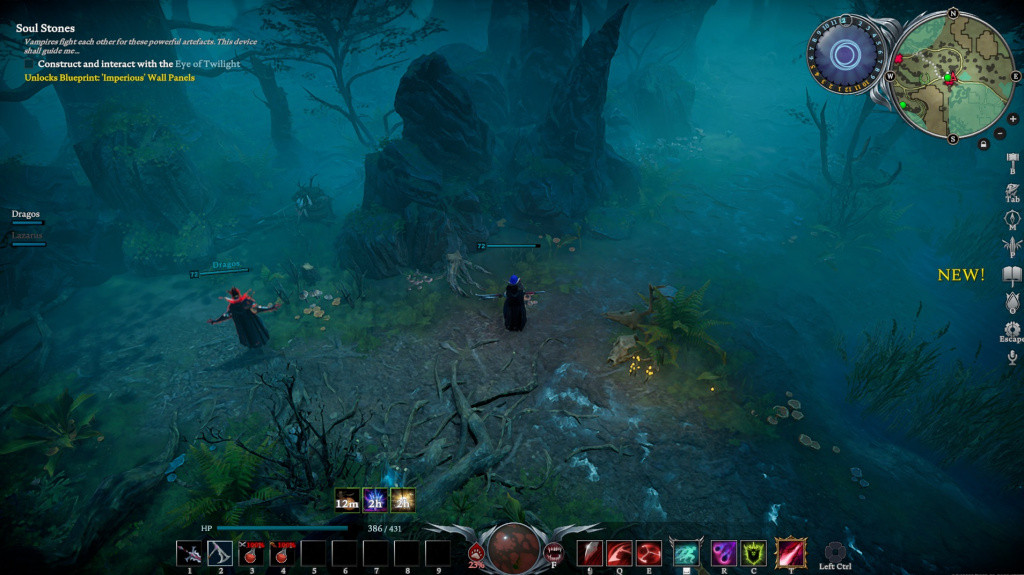Screen dimensions: 1024x575
Task: Open the world map compass icon
Action: (1012, 217)
